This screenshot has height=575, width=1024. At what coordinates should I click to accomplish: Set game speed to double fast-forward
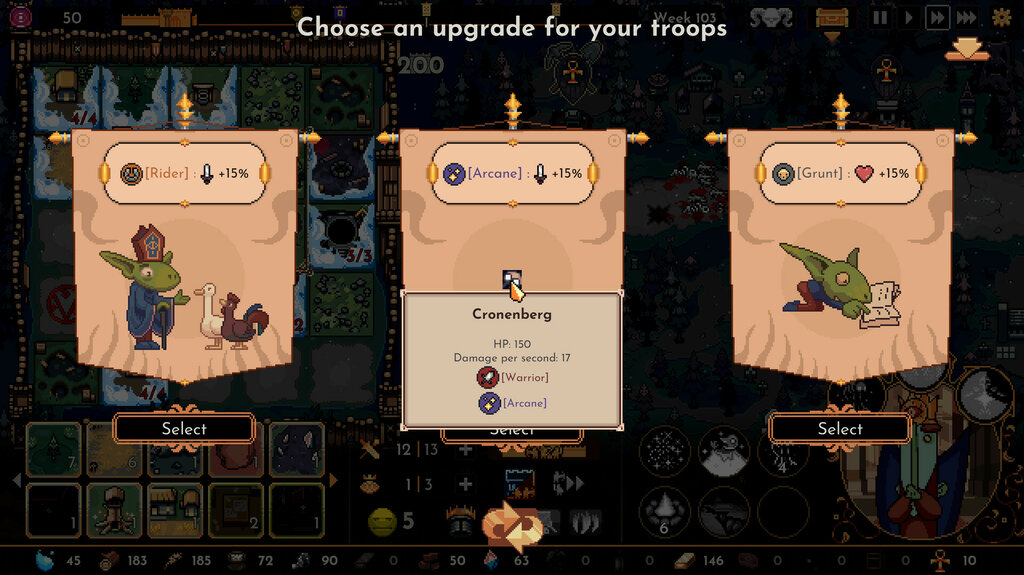coord(937,17)
